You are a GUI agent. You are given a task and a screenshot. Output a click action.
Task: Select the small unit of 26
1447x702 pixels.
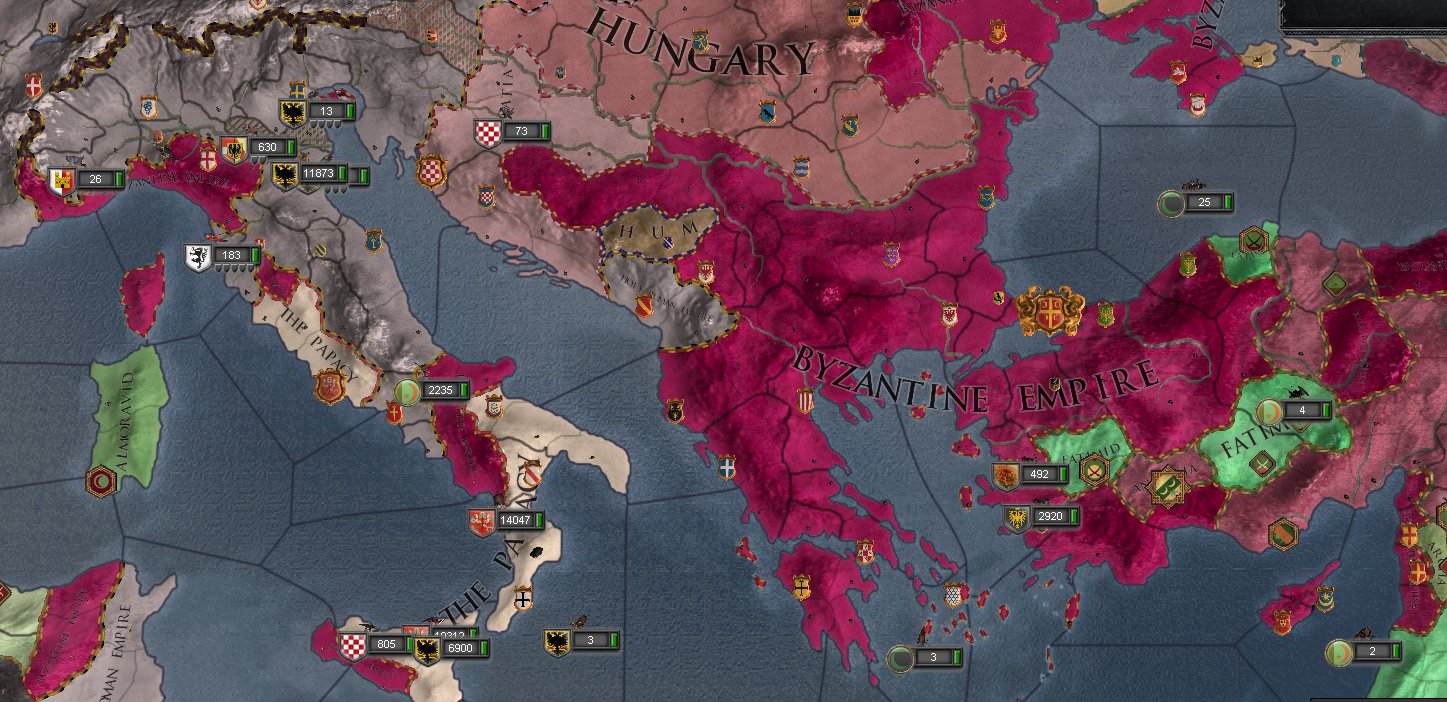click(x=95, y=180)
